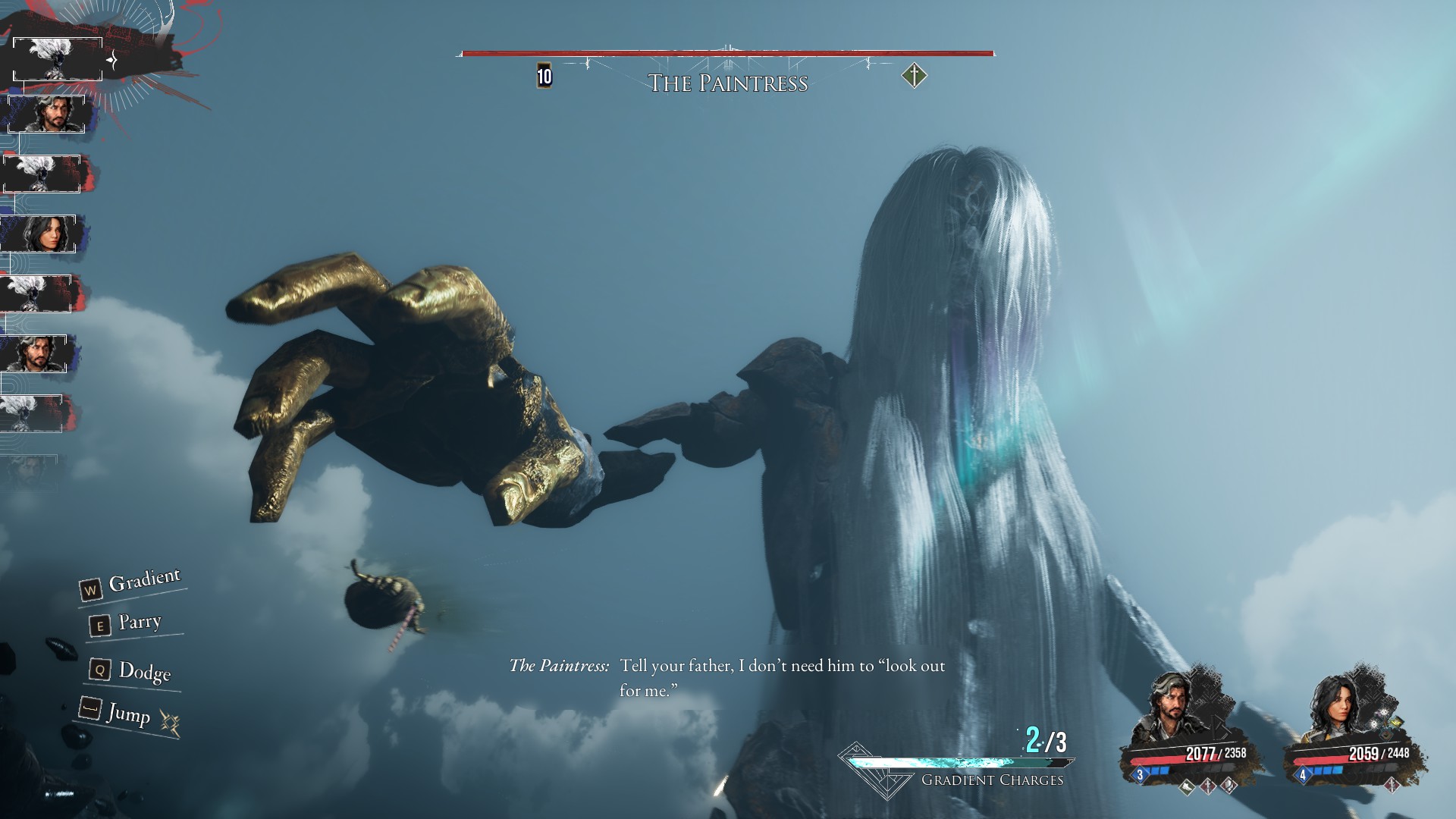Click the dark-haired woman's turn order portrait
The width and height of the screenshot is (1456, 819).
(x=39, y=234)
